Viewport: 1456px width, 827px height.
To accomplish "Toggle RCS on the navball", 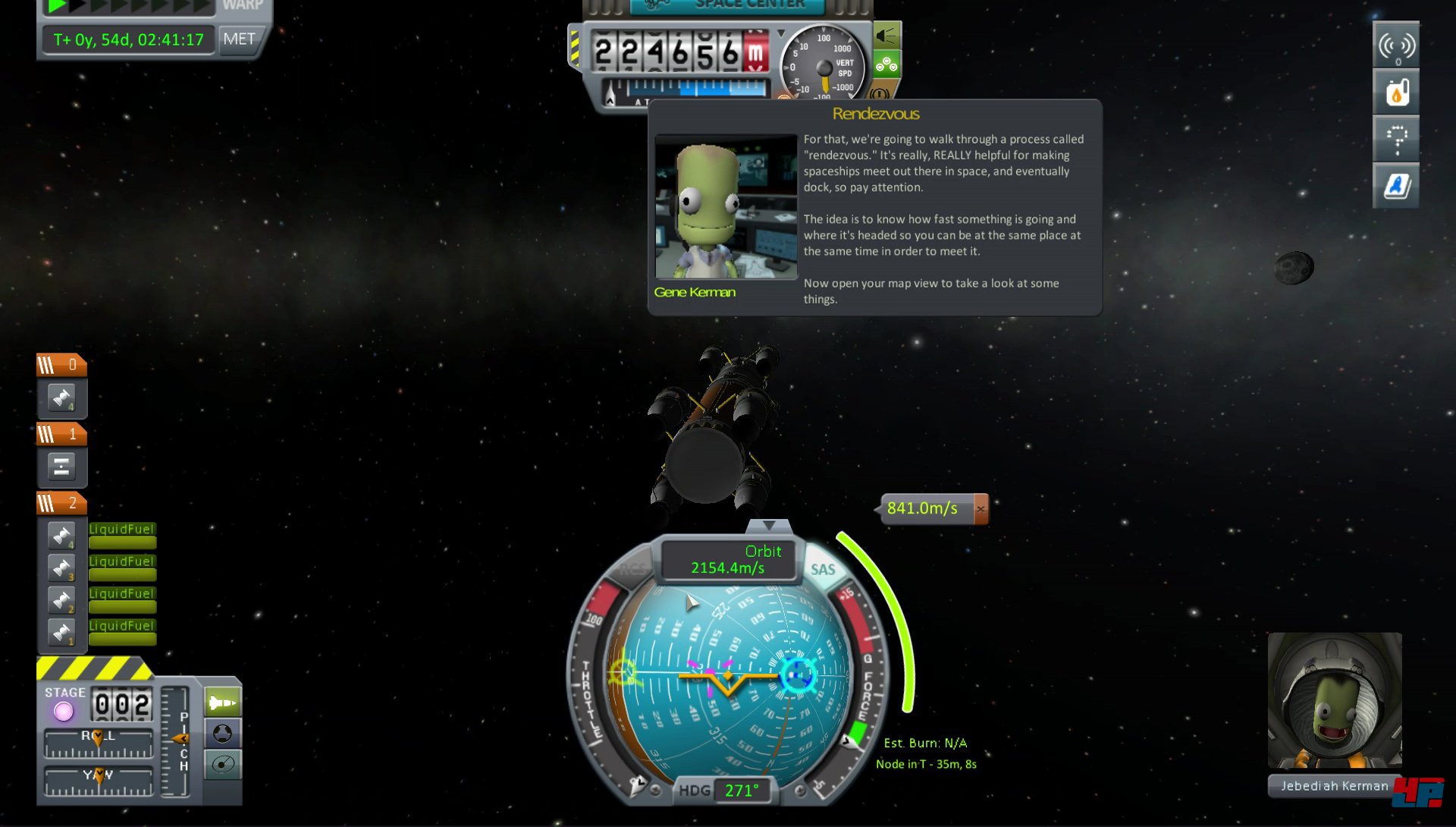I will click(x=634, y=570).
